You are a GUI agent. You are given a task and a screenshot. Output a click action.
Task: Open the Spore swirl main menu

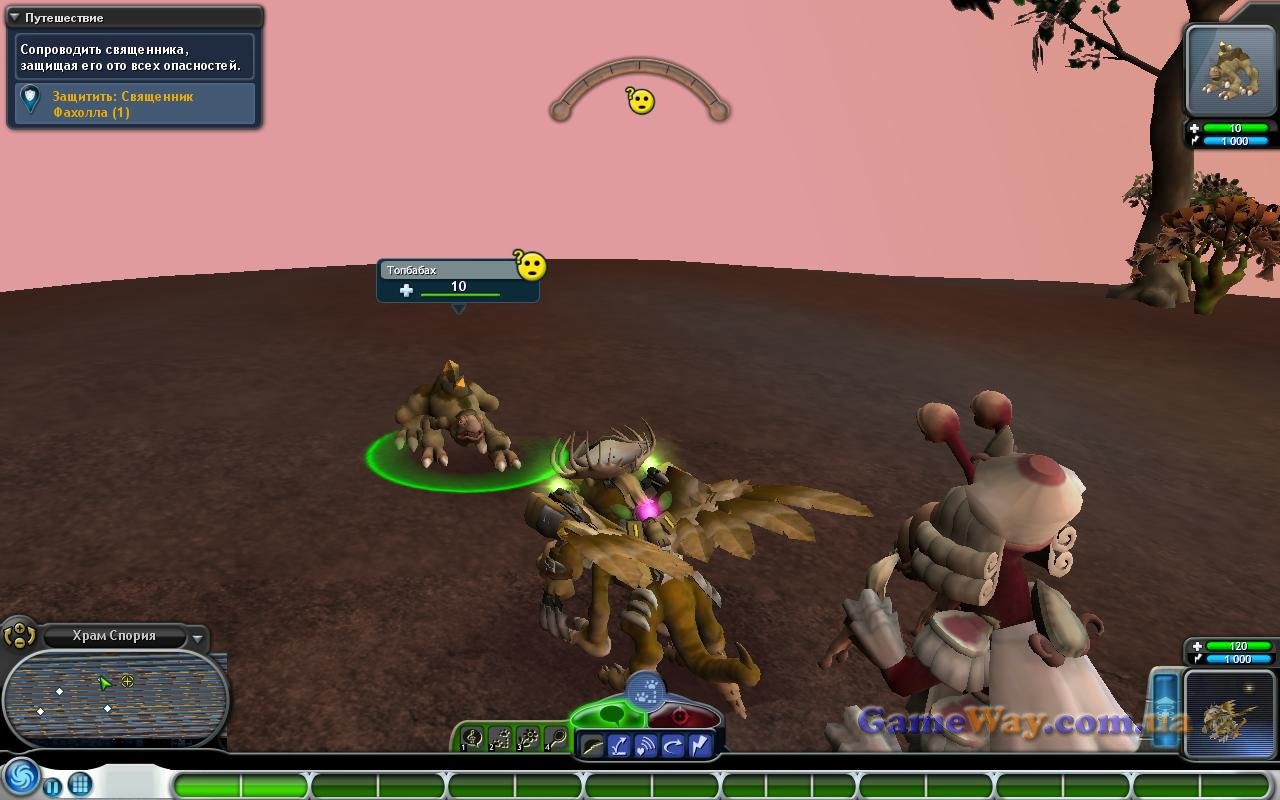[x=20, y=777]
